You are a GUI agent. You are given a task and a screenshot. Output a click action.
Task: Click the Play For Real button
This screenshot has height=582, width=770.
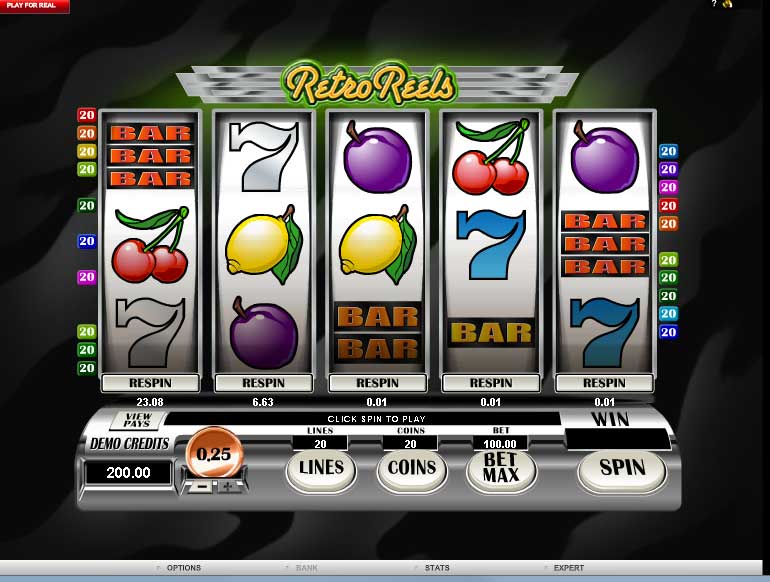click(x=35, y=6)
